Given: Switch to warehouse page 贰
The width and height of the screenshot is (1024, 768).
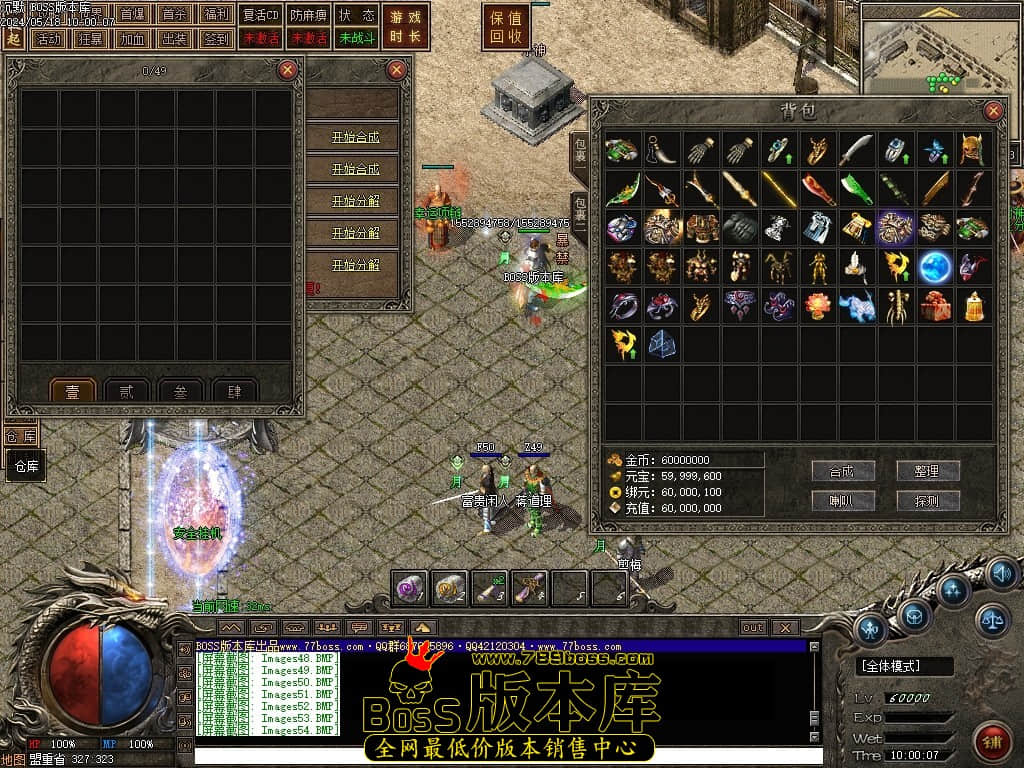Looking at the screenshot, I should pyautogui.click(x=127, y=392).
